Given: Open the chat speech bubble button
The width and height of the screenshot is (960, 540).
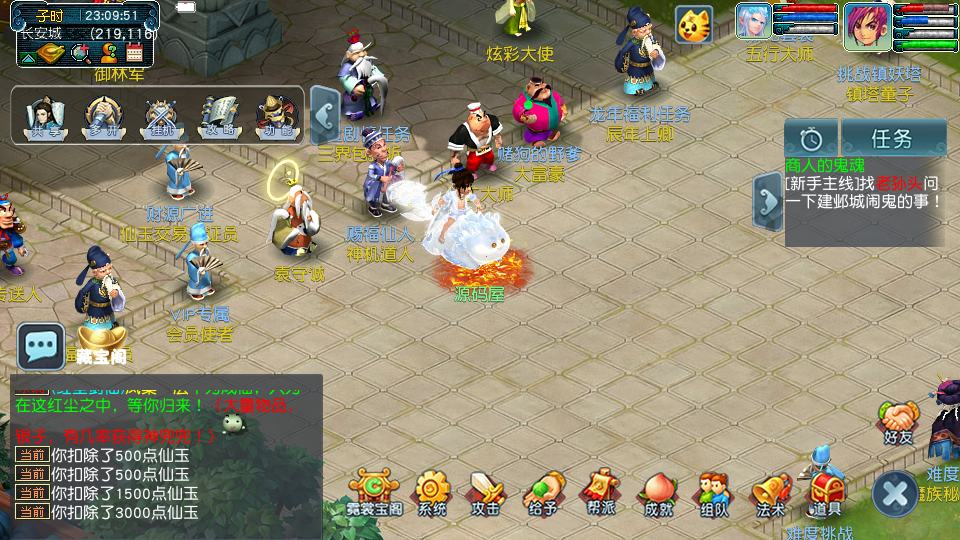Looking at the screenshot, I should click(41, 346).
